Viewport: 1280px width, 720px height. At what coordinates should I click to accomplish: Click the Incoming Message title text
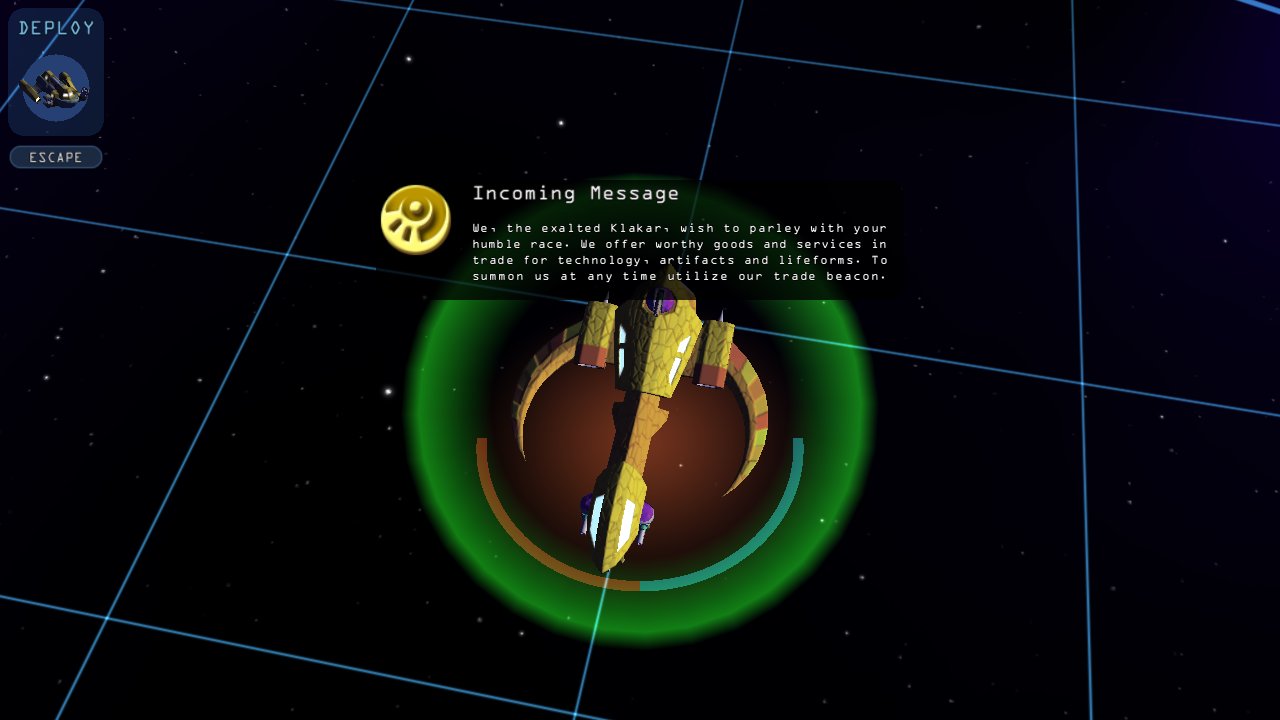click(x=575, y=193)
